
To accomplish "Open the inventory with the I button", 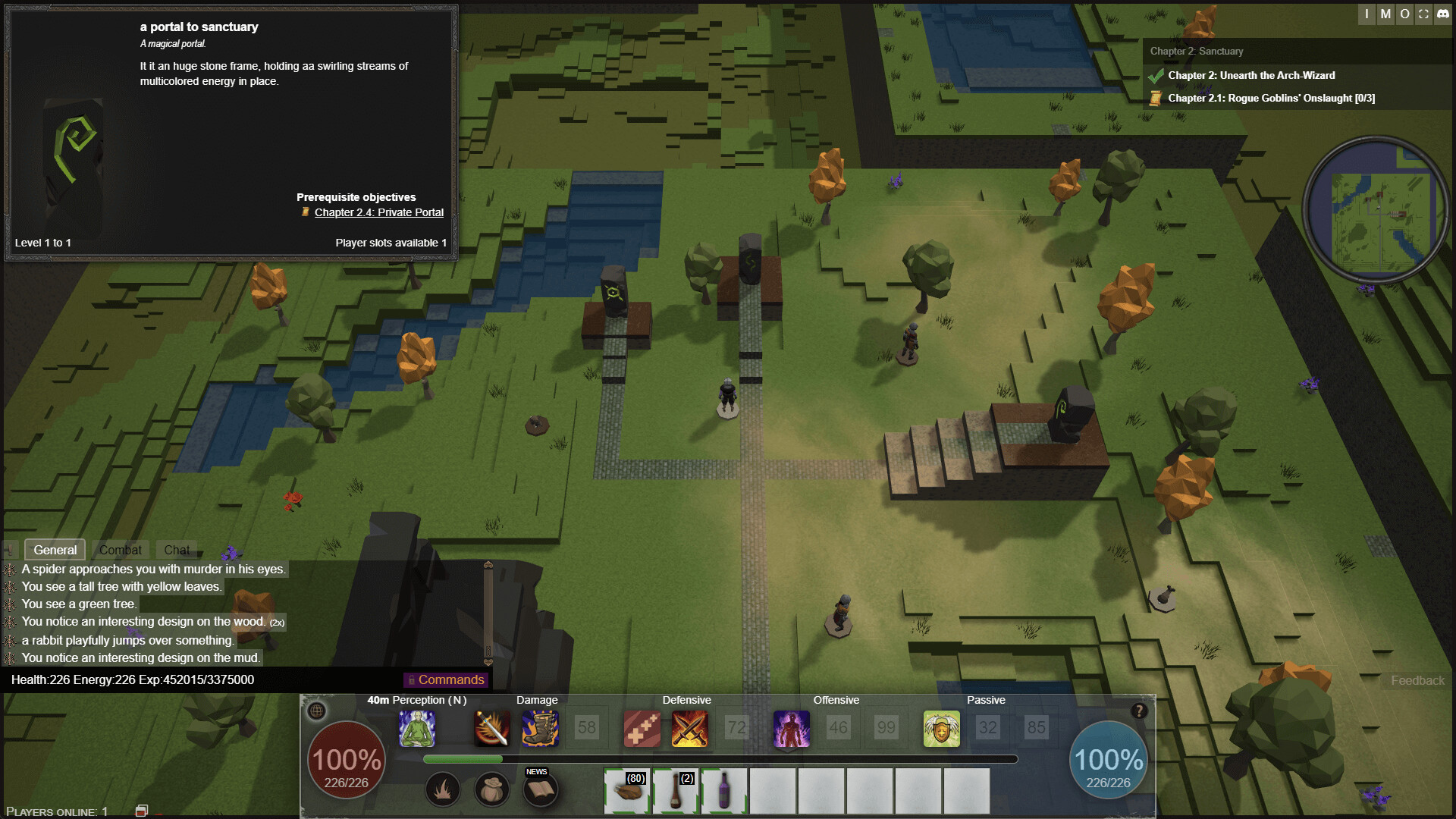I will pyautogui.click(x=1367, y=14).
